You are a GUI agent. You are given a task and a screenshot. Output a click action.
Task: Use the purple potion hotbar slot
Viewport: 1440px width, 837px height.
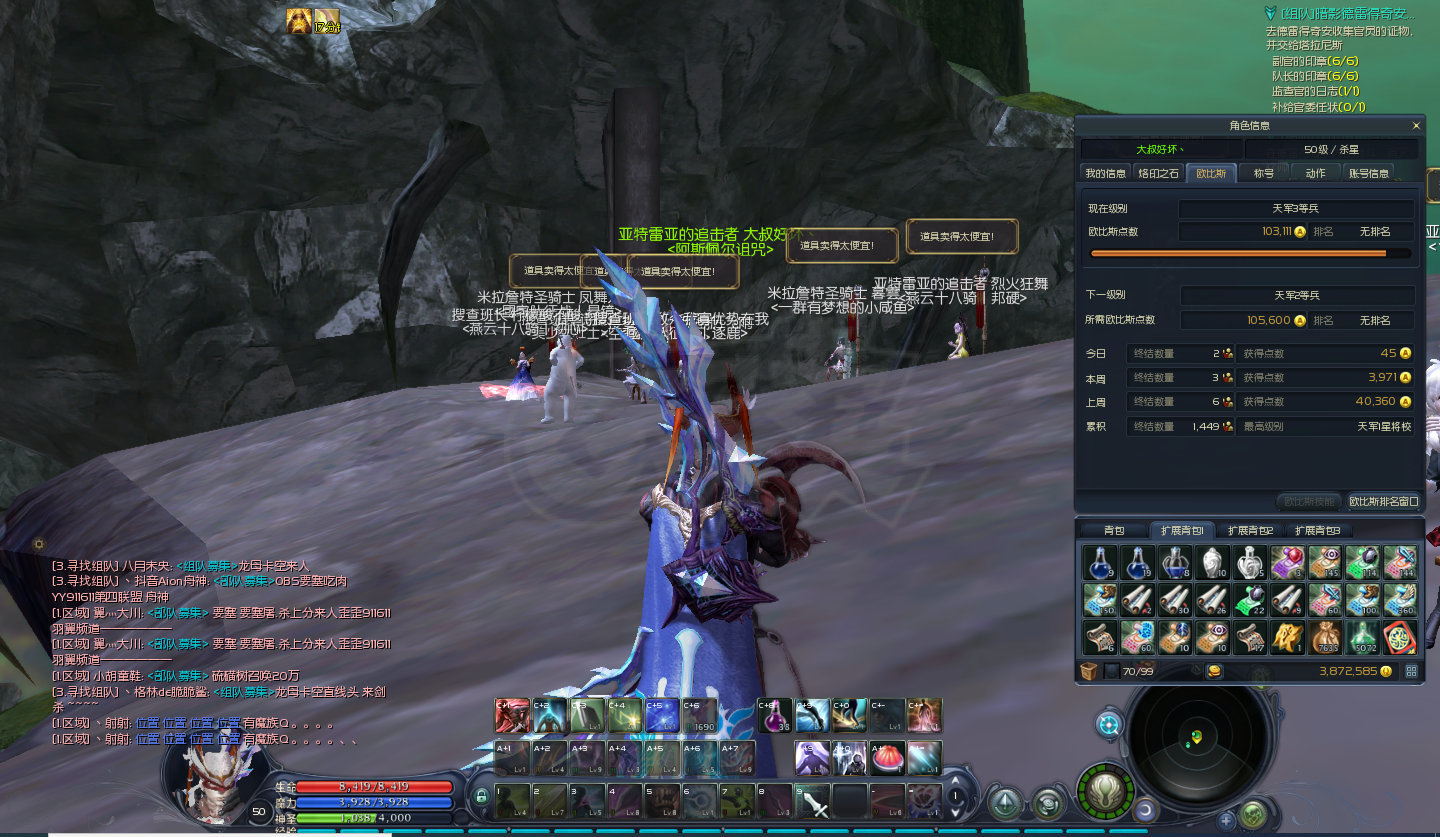774,715
